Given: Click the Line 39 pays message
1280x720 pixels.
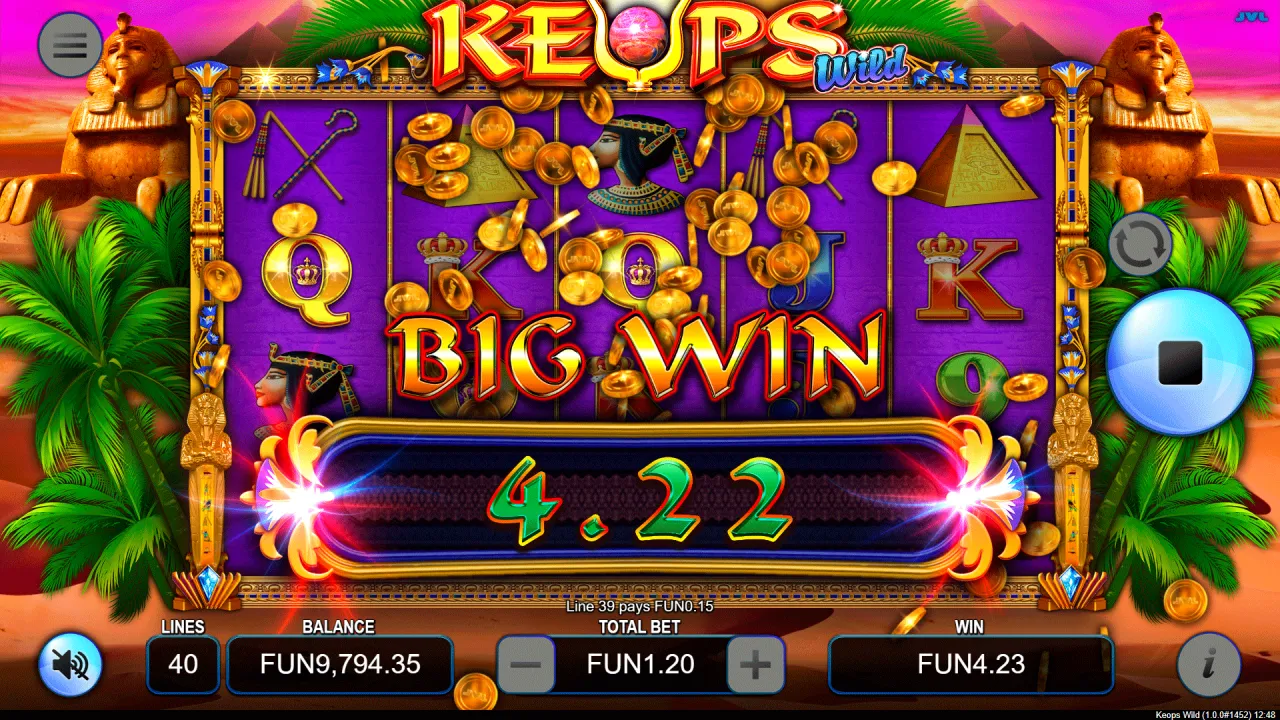Looking at the screenshot, I should click(x=640, y=605).
